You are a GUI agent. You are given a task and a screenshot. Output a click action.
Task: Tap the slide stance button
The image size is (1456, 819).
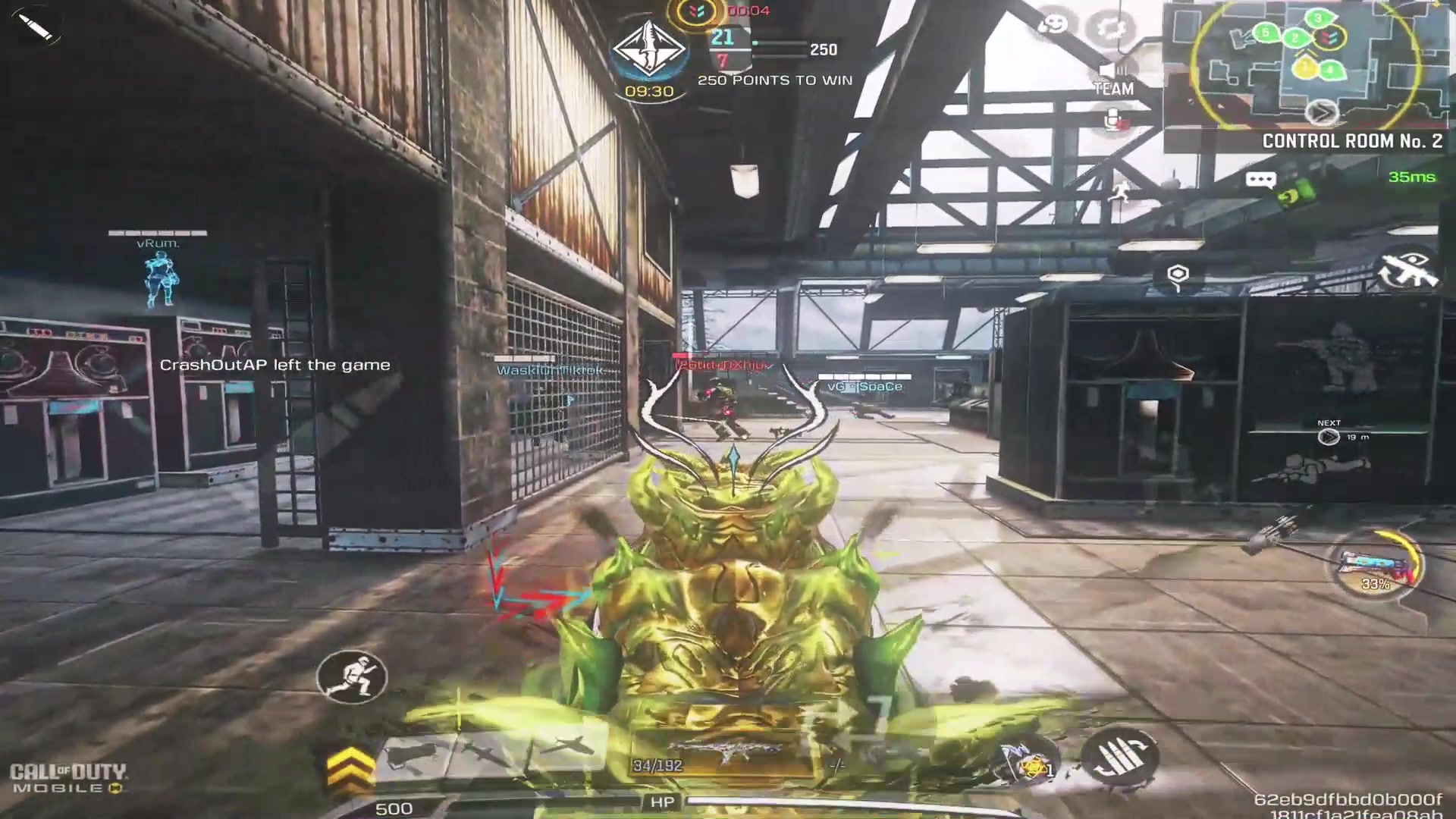351,676
